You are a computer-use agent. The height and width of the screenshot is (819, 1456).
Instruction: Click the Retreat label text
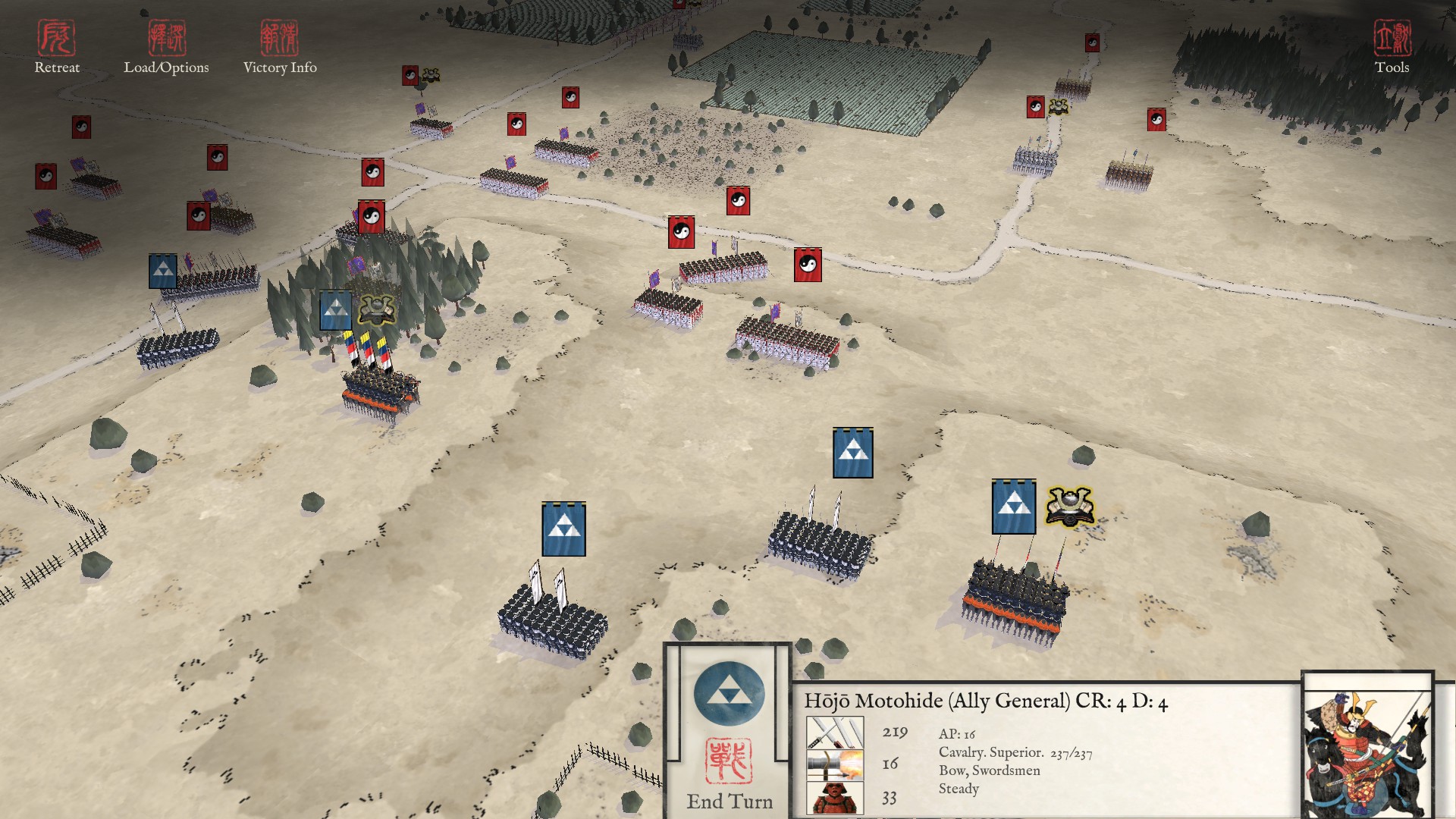point(59,68)
